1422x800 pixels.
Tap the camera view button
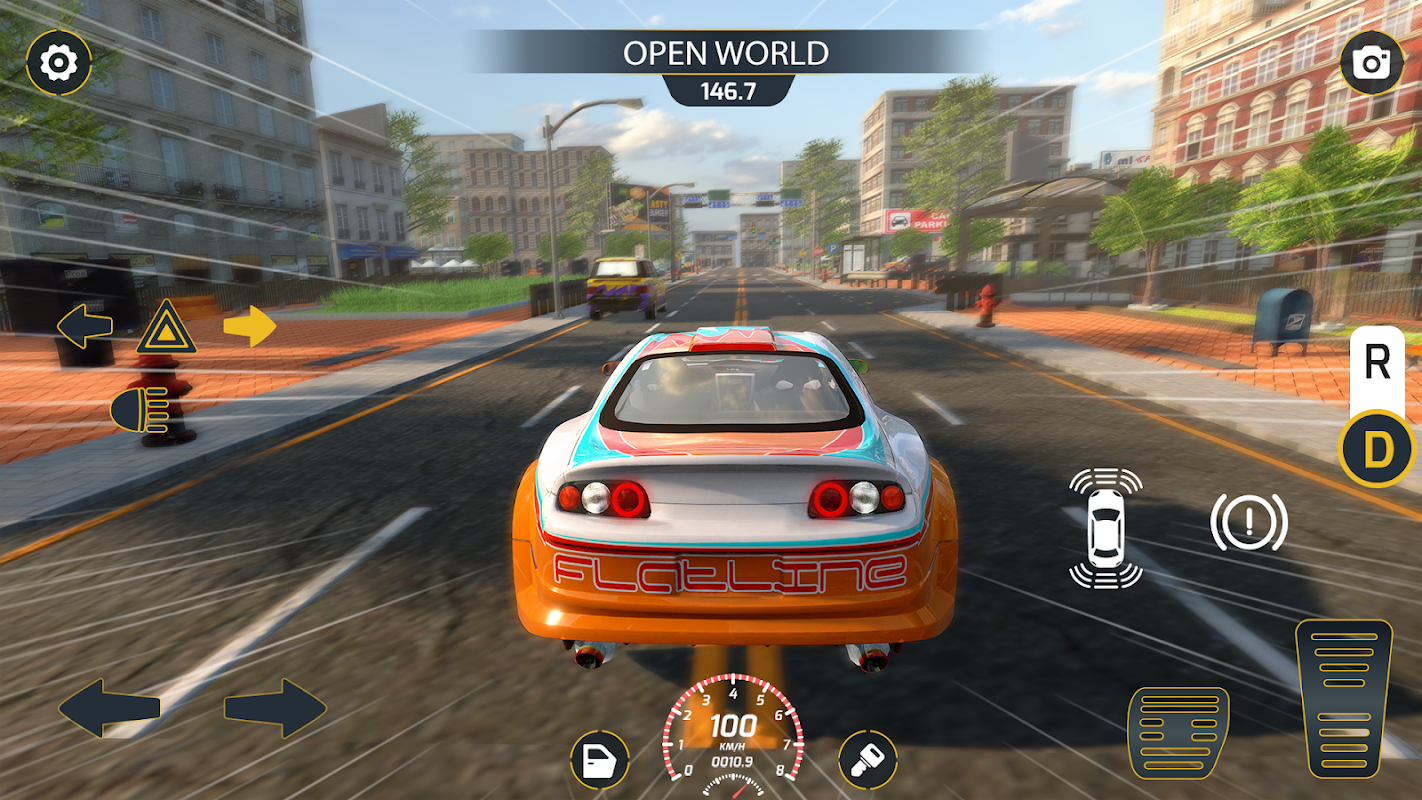tap(1372, 63)
